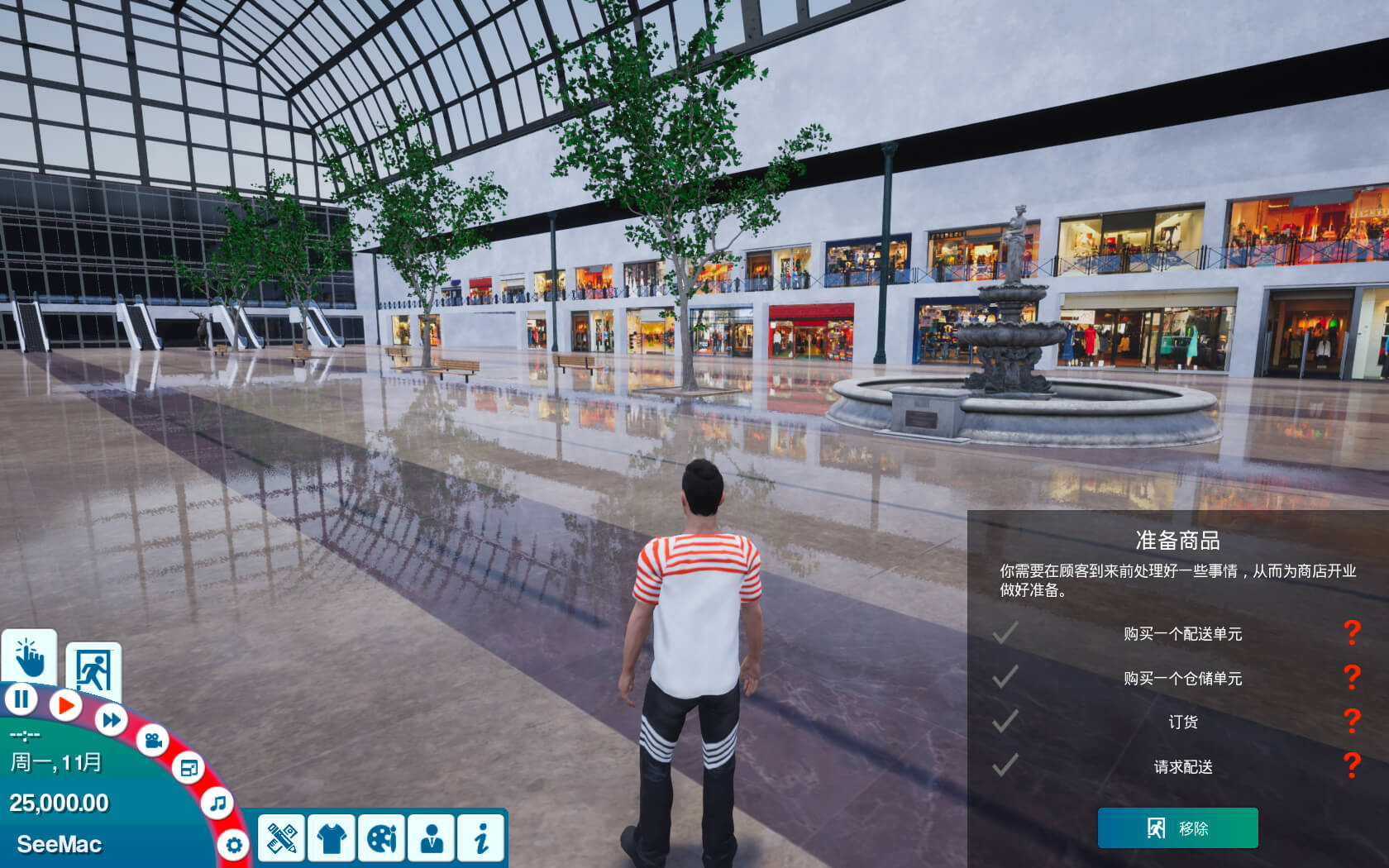The width and height of the screenshot is (1389, 868).
Task: Resume normal speed with the play button
Action: tap(65, 705)
